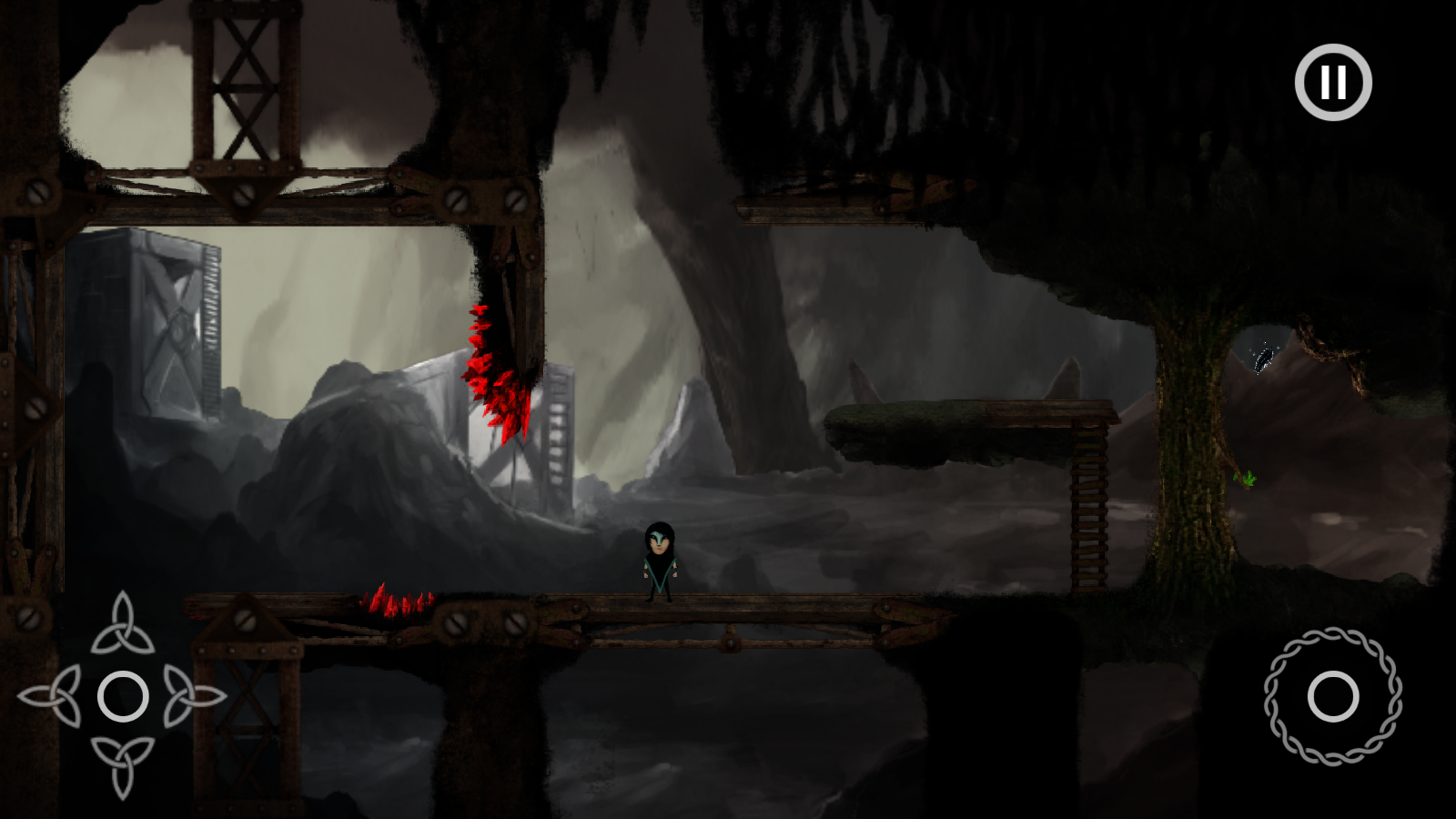Pause the game with the pause button
Viewport: 1456px width, 819px height.
point(1333,82)
